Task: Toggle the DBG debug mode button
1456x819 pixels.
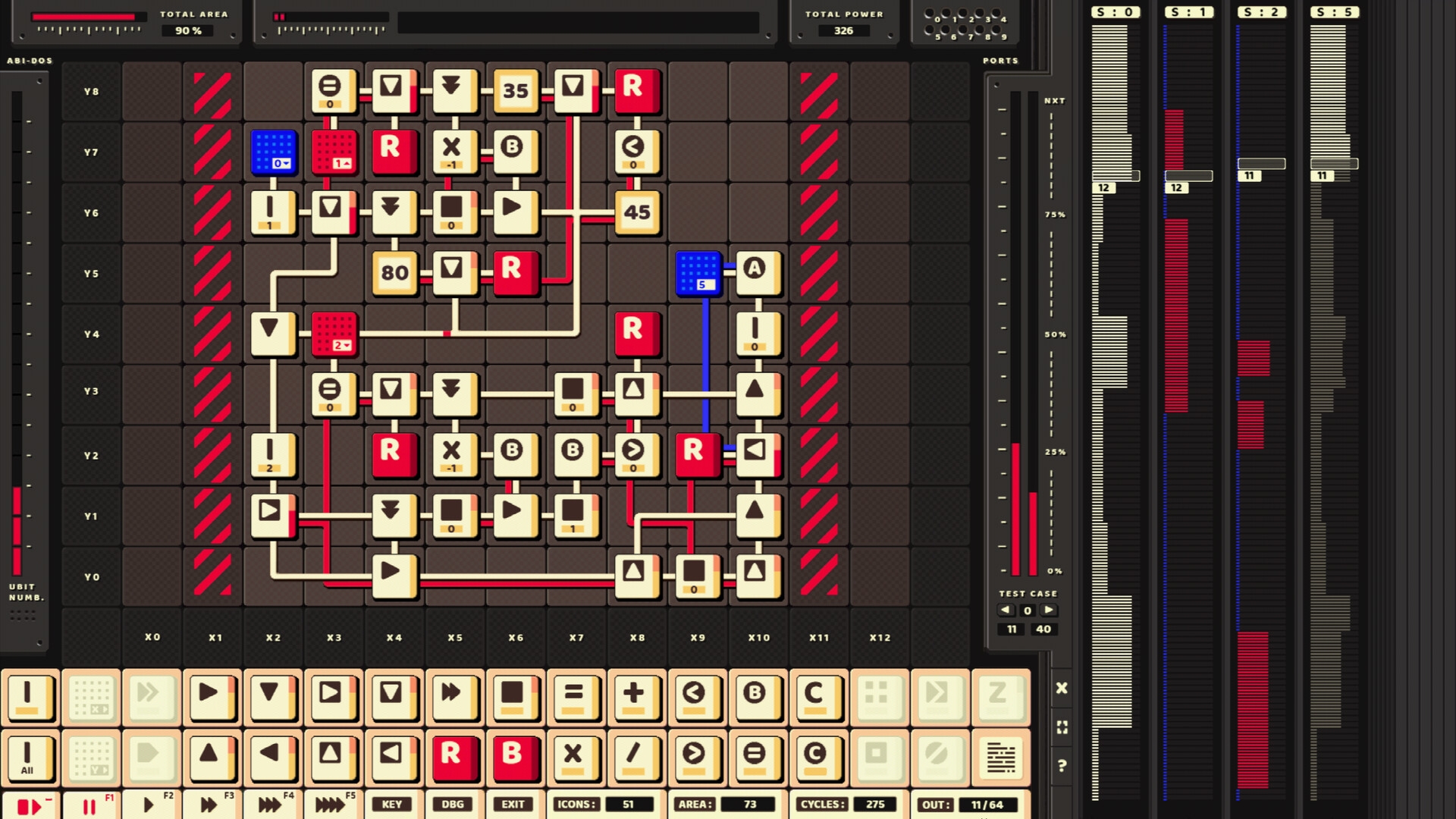Action: click(453, 805)
